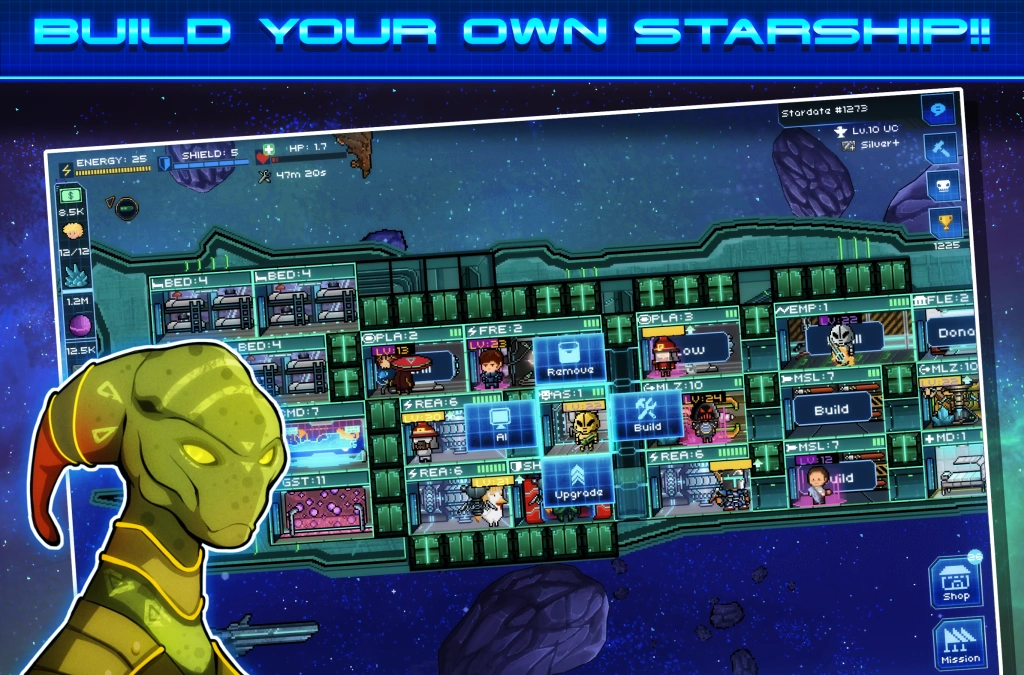
Task: Open the chat speech bubble button
Action: pyautogui.click(x=938, y=112)
